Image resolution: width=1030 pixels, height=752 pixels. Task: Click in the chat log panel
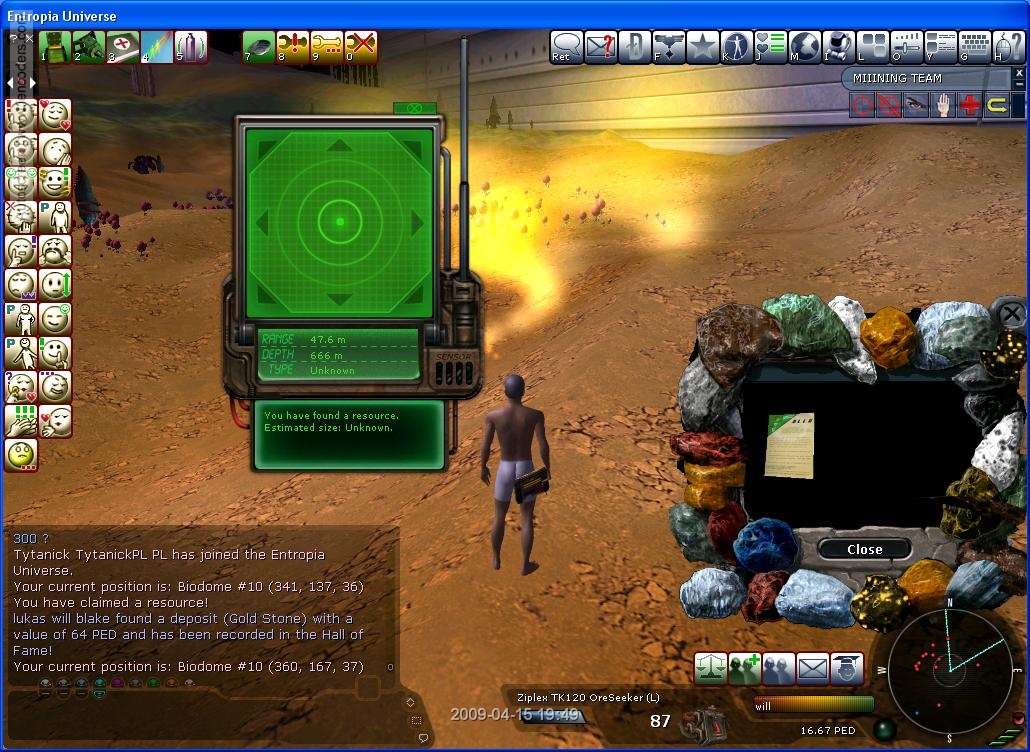click(200, 600)
